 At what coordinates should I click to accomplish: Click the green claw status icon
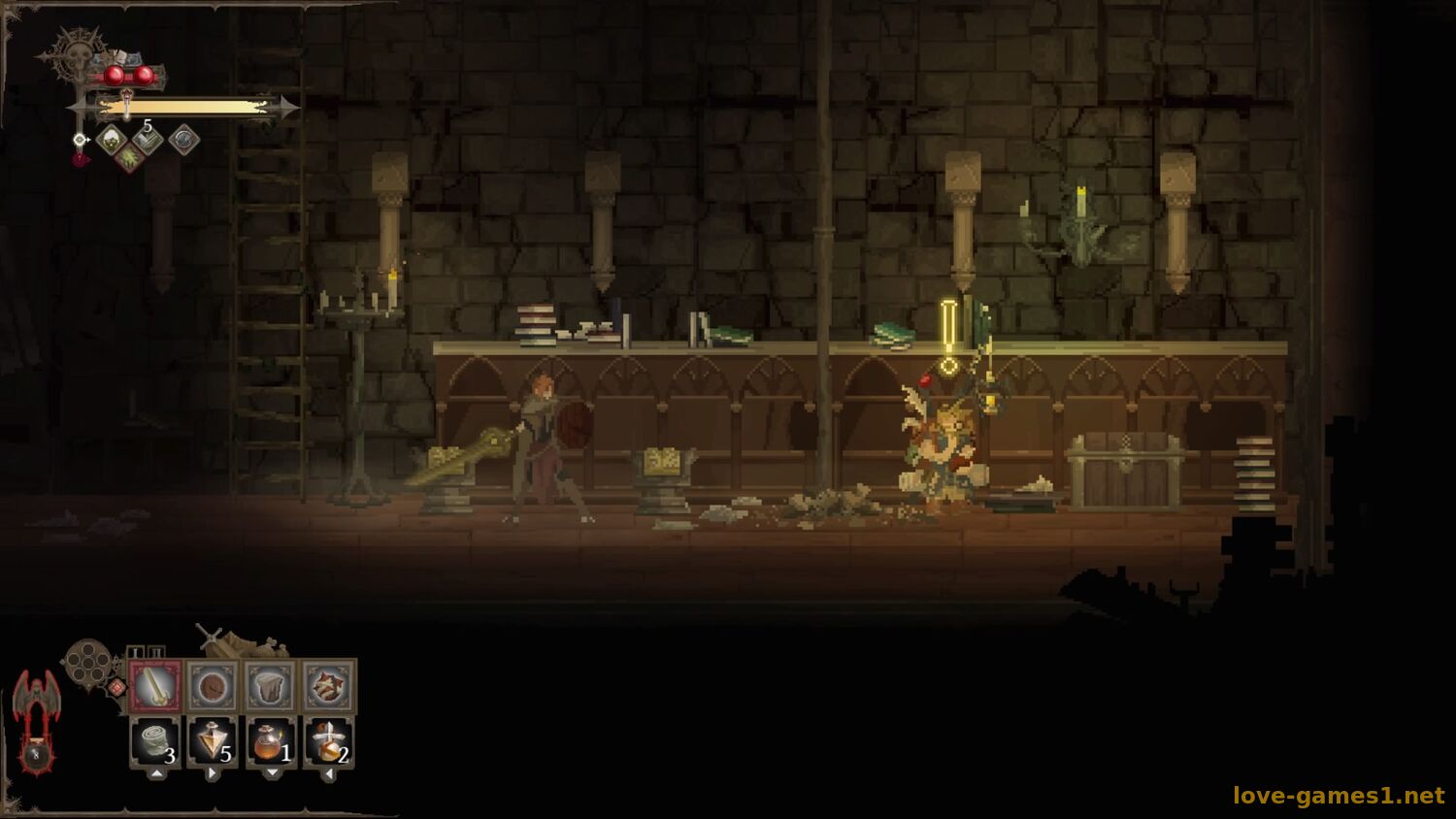(x=129, y=155)
